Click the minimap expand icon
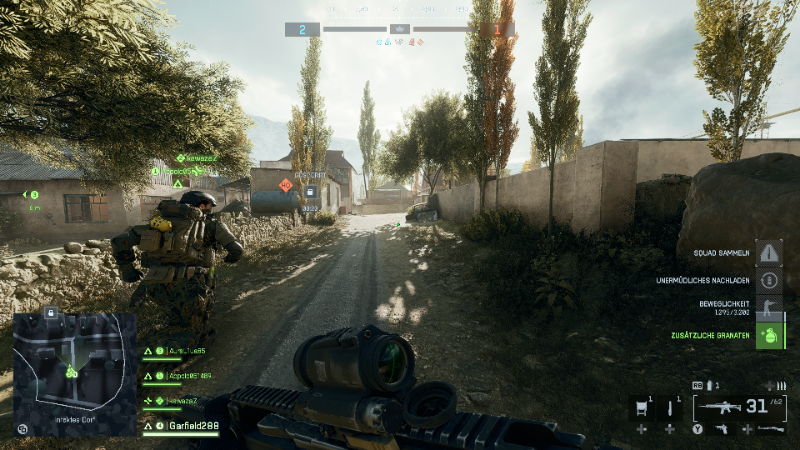 pyautogui.click(x=23, y=428)
